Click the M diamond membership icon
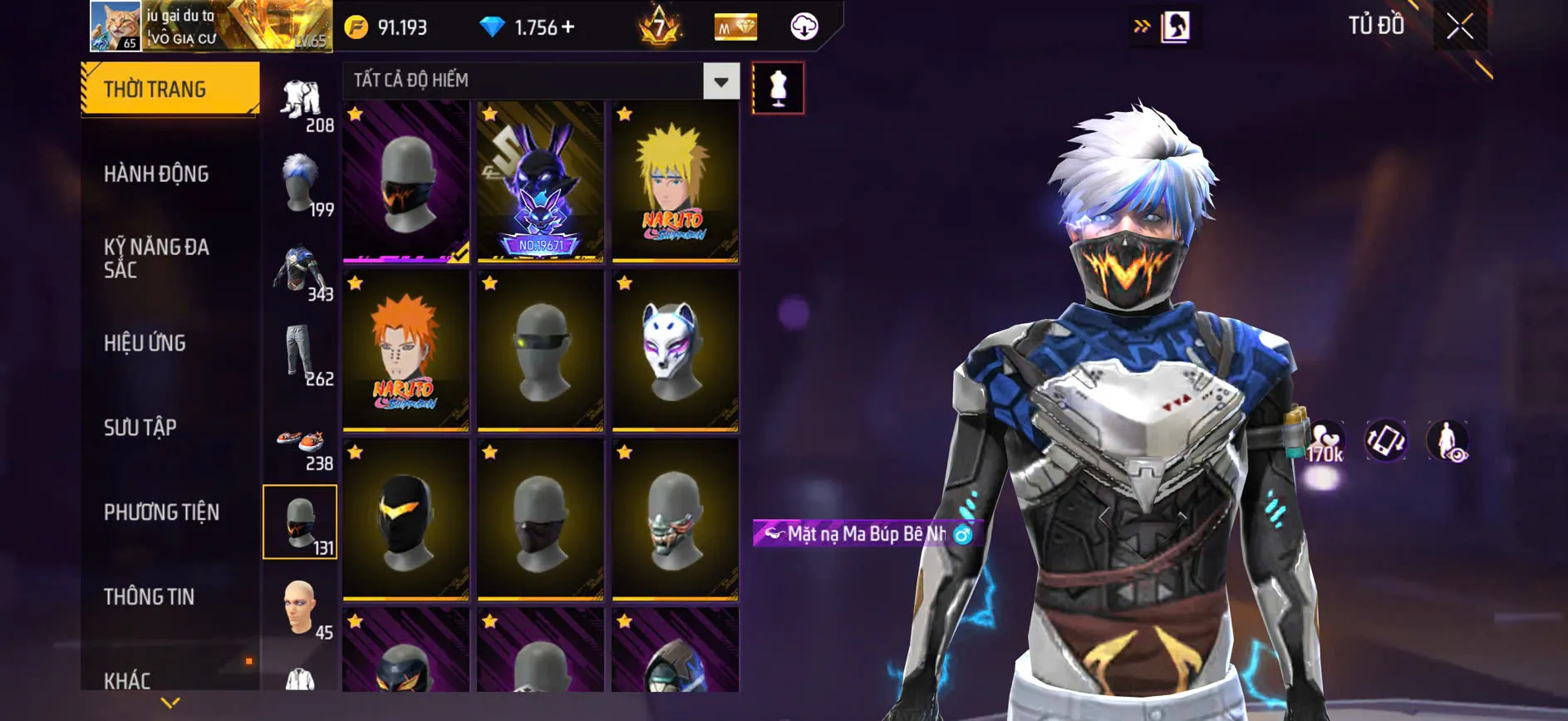 [735, 27]
